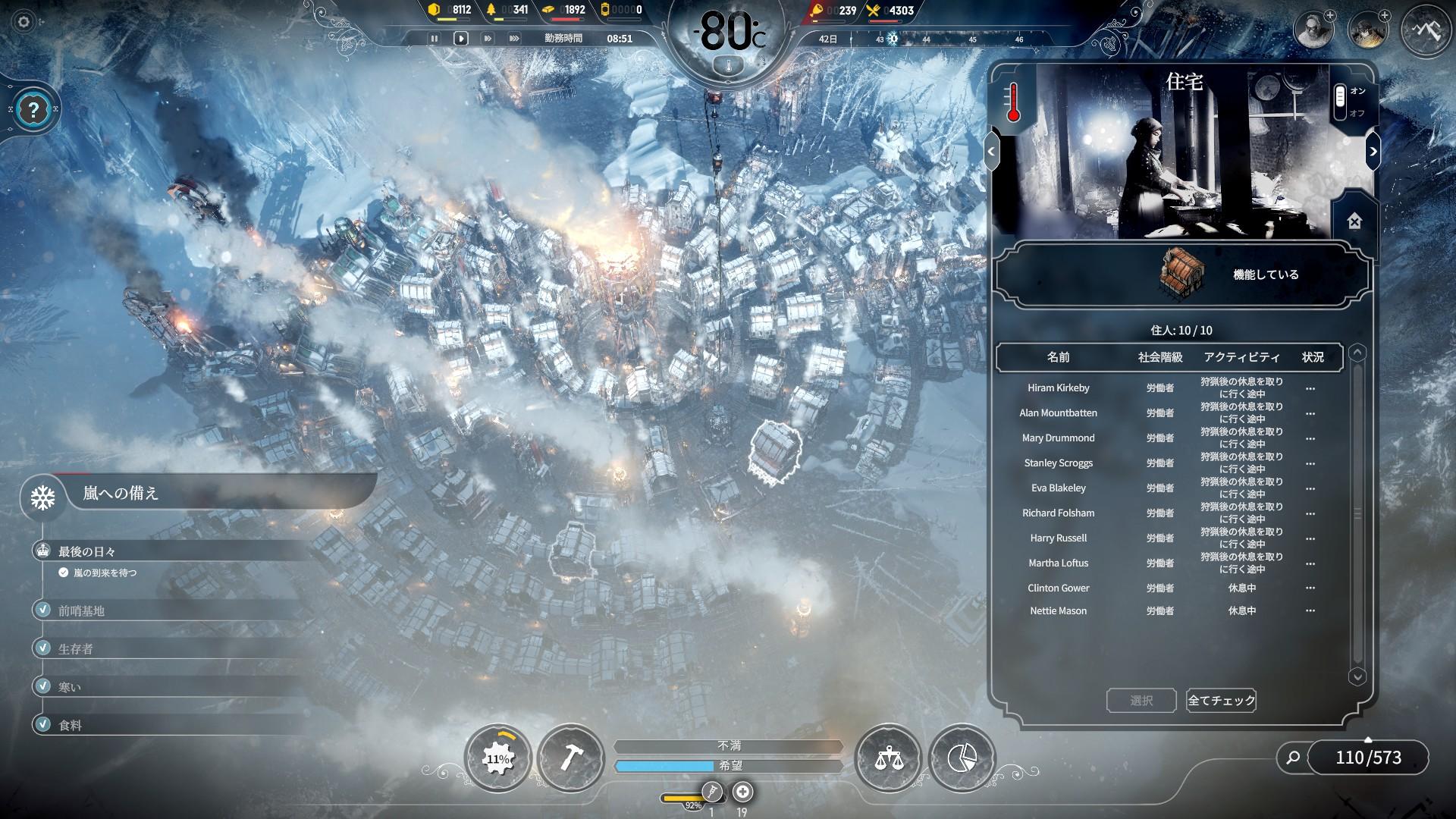Pause the game speed
The image size is (1456, 819).
tap(435, 38)
